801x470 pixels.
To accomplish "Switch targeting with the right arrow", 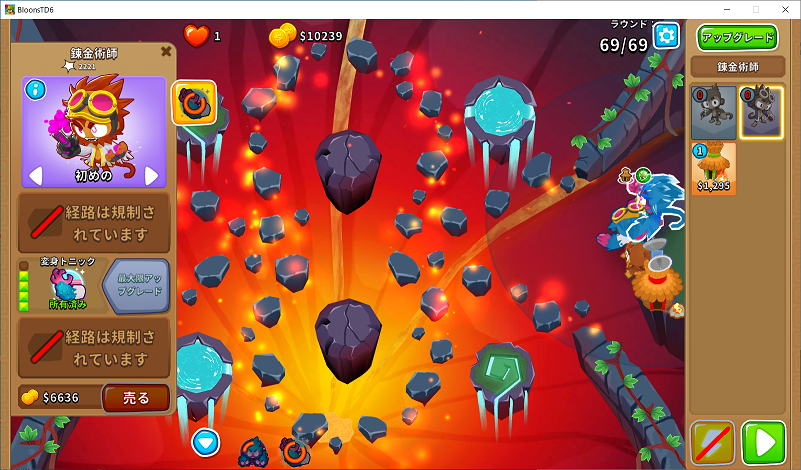I will [151, 176].
